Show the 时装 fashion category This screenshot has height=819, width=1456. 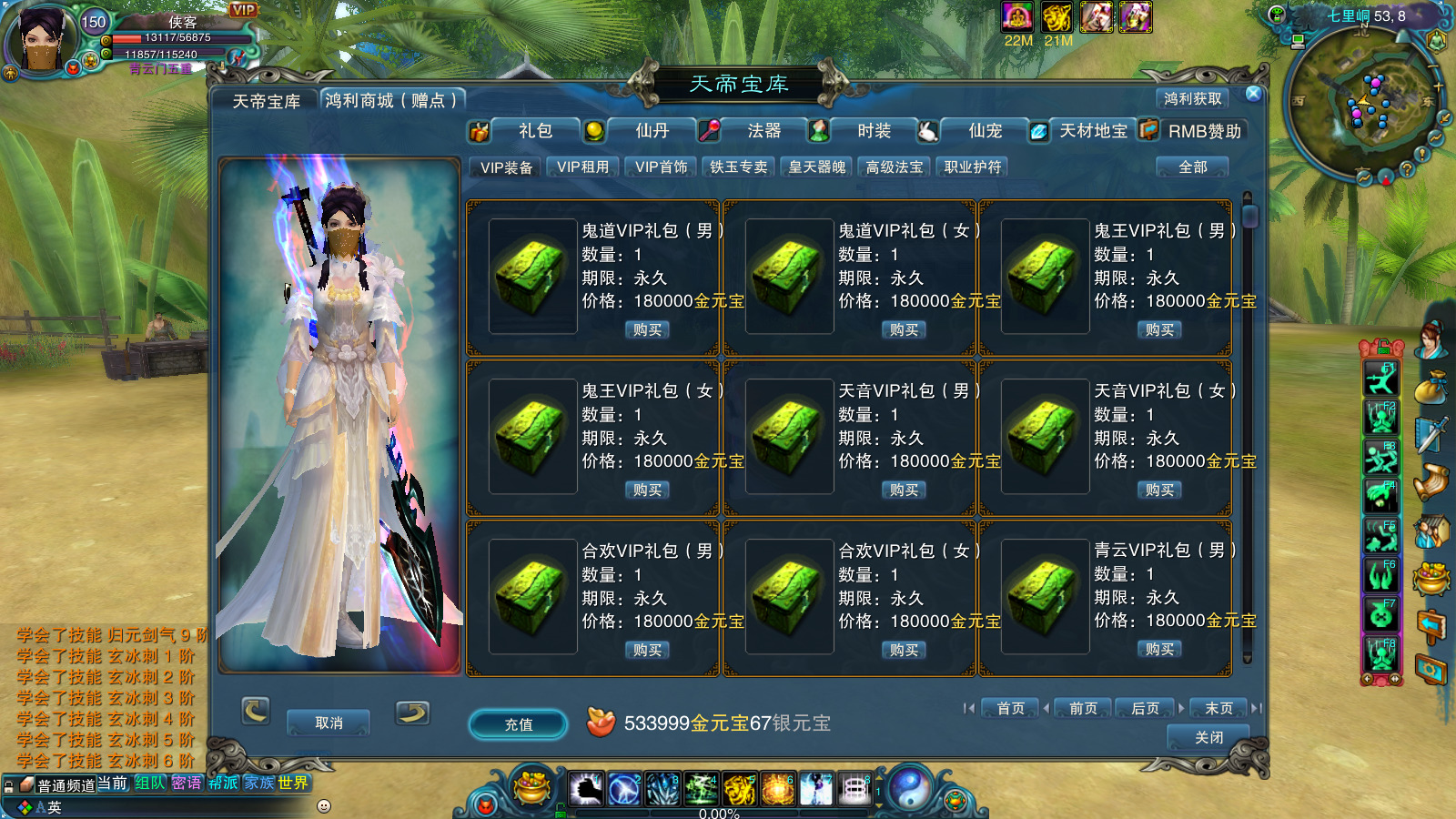(x=874, y=131)
